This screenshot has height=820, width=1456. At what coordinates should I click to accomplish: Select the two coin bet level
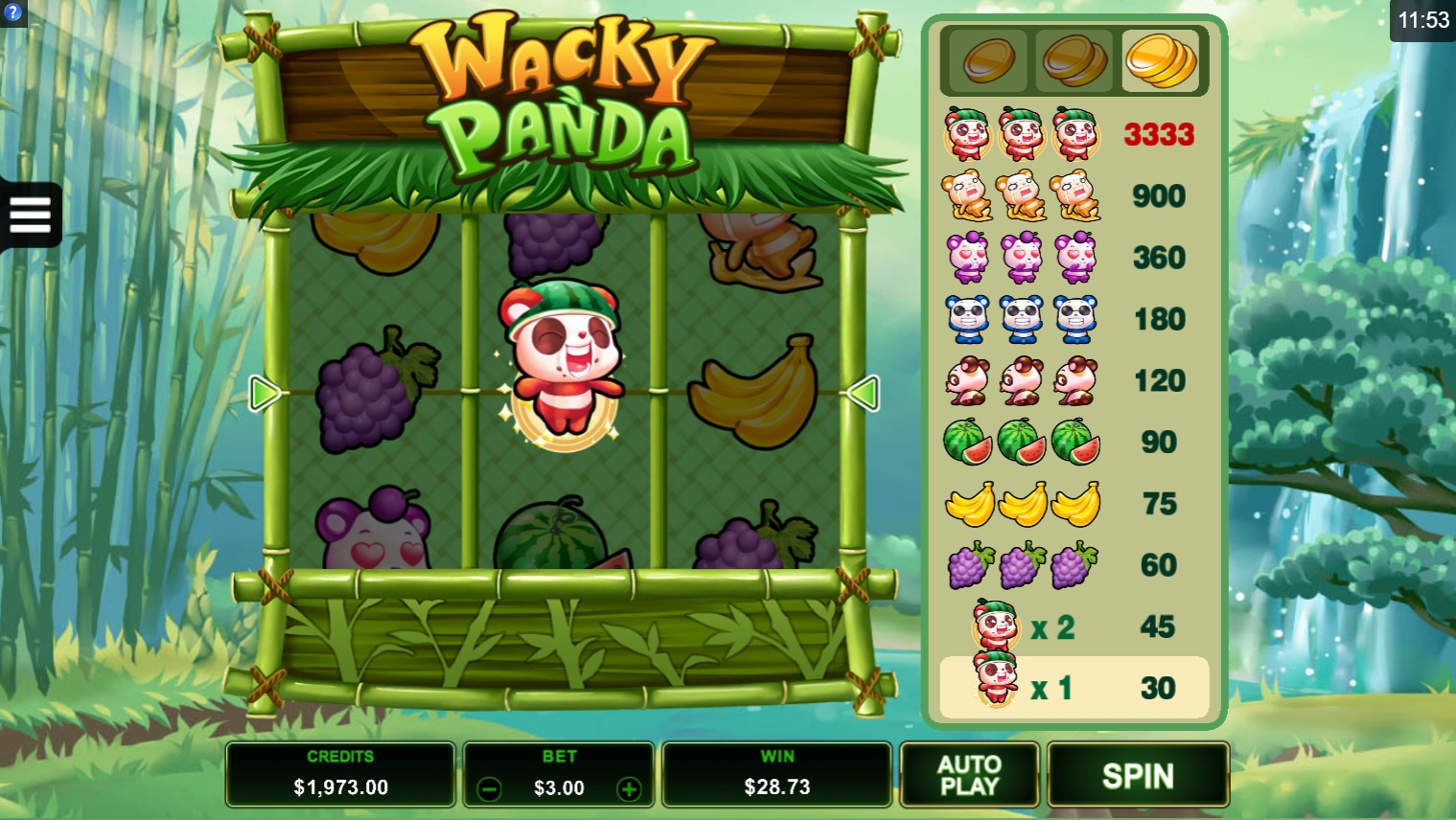pyautogui.click(x=1075, y=61)
